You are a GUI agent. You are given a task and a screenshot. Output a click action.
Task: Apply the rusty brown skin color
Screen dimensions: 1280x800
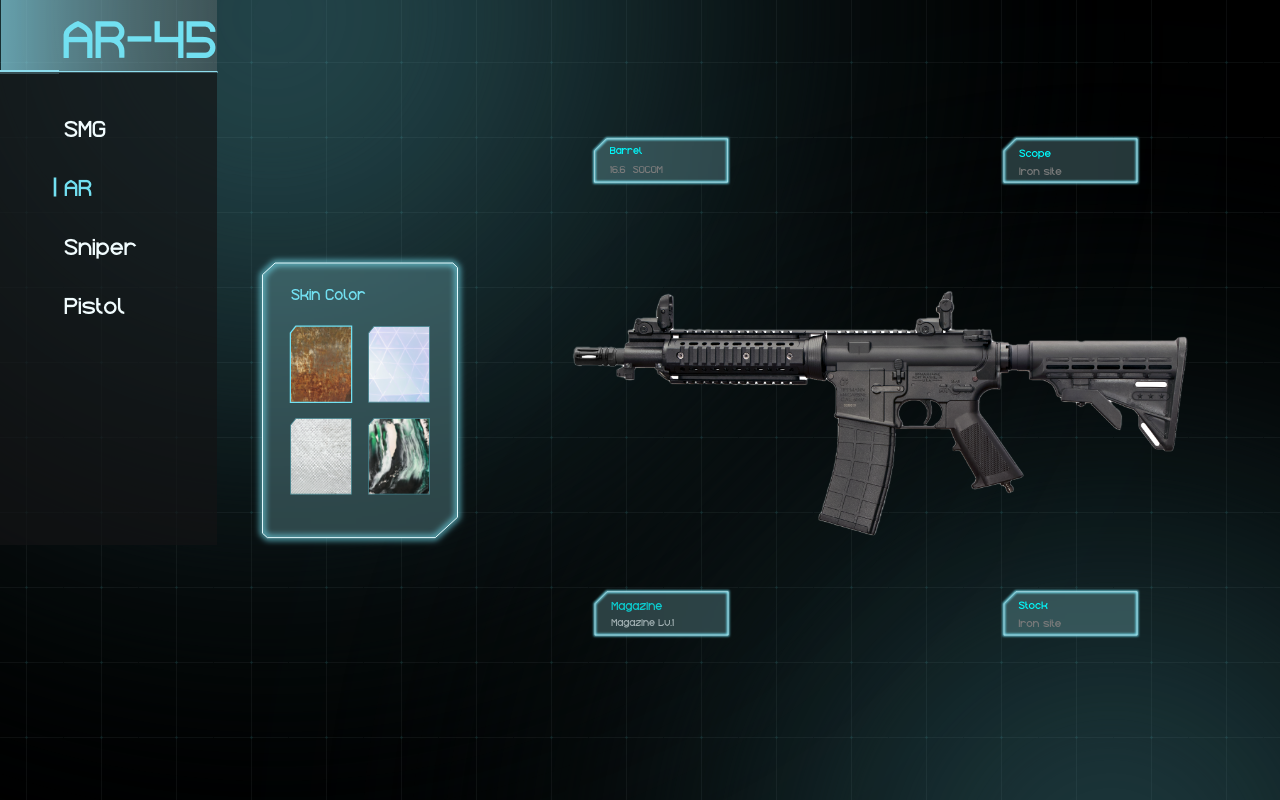321,364
